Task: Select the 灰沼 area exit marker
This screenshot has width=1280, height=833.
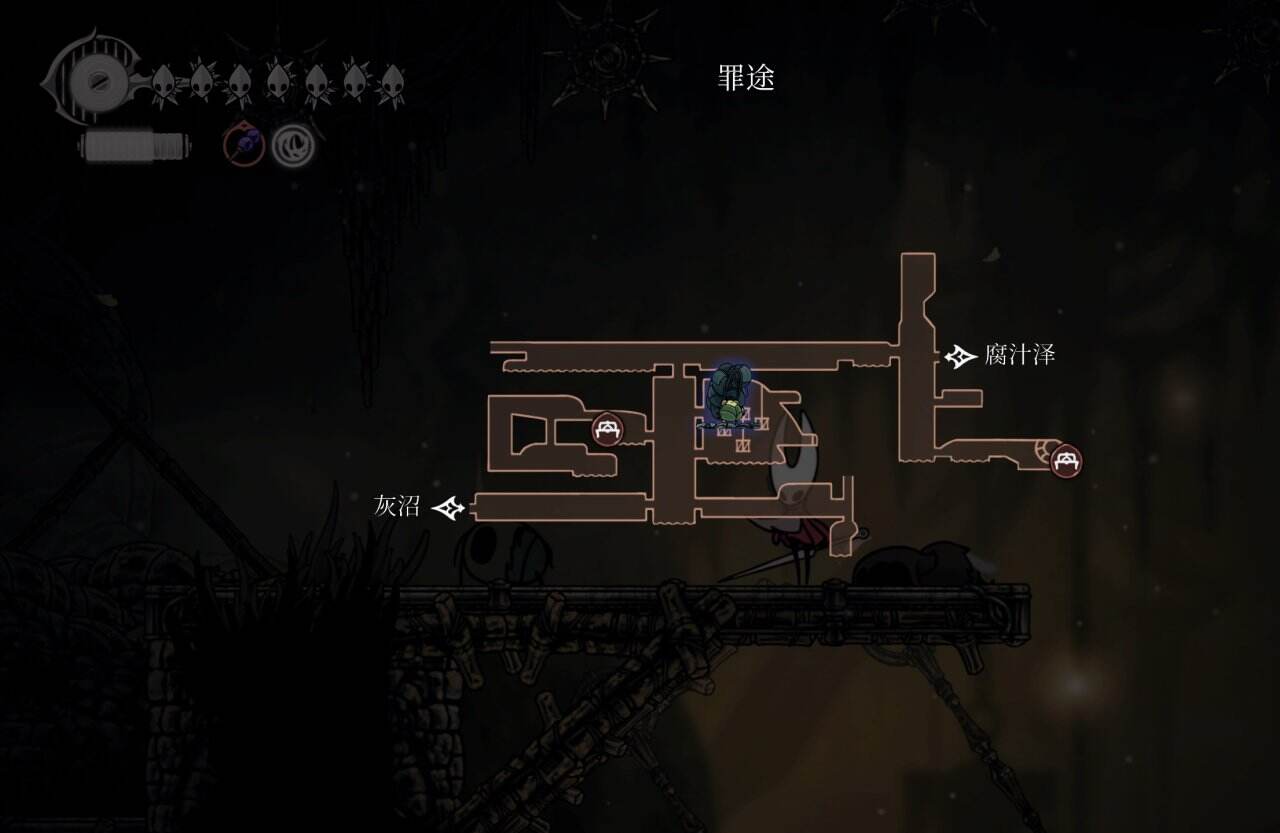Action: tap(448, 508)
